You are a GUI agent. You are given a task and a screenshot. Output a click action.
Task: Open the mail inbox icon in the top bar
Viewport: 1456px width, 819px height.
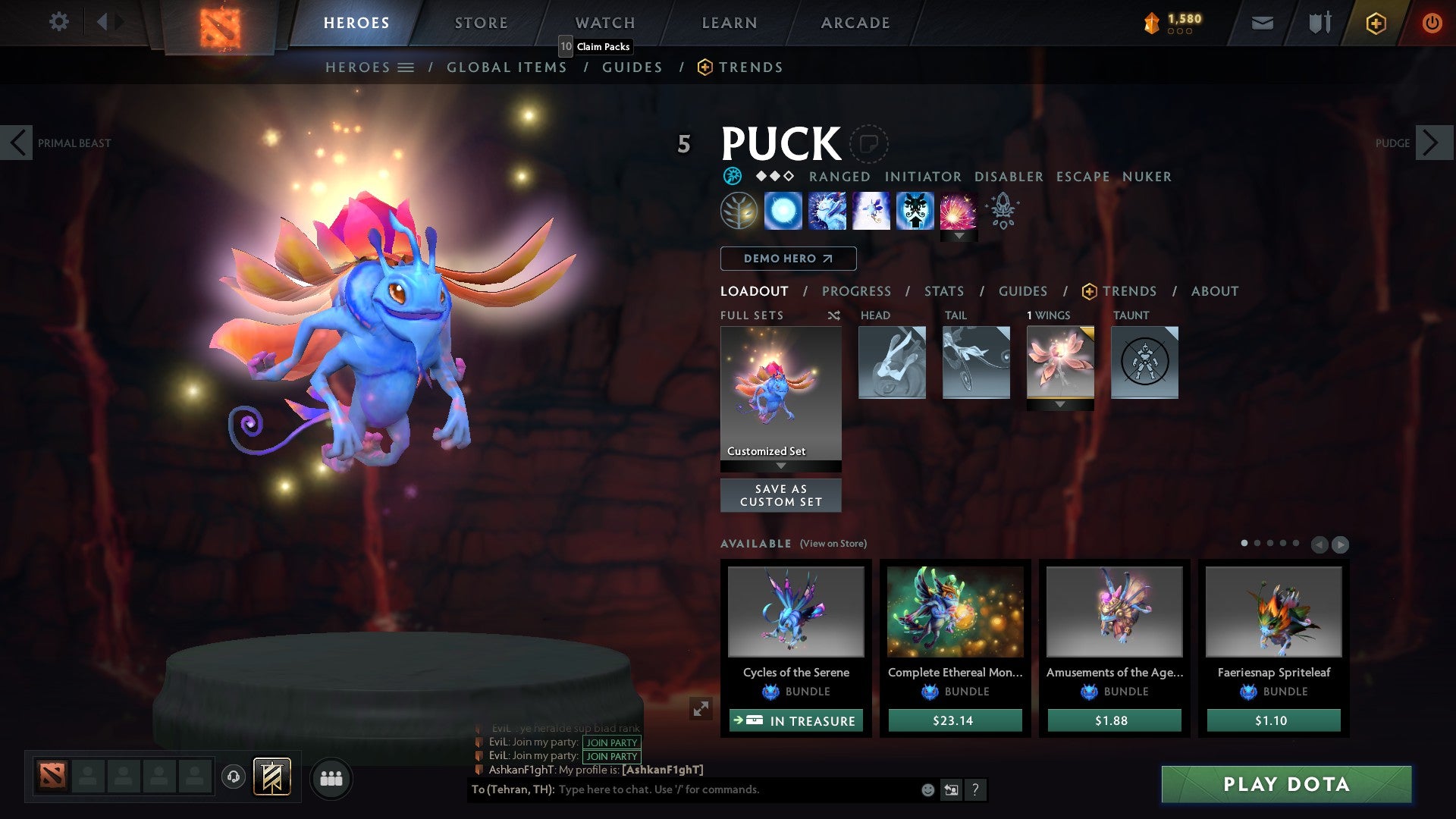click(1262, 23)
